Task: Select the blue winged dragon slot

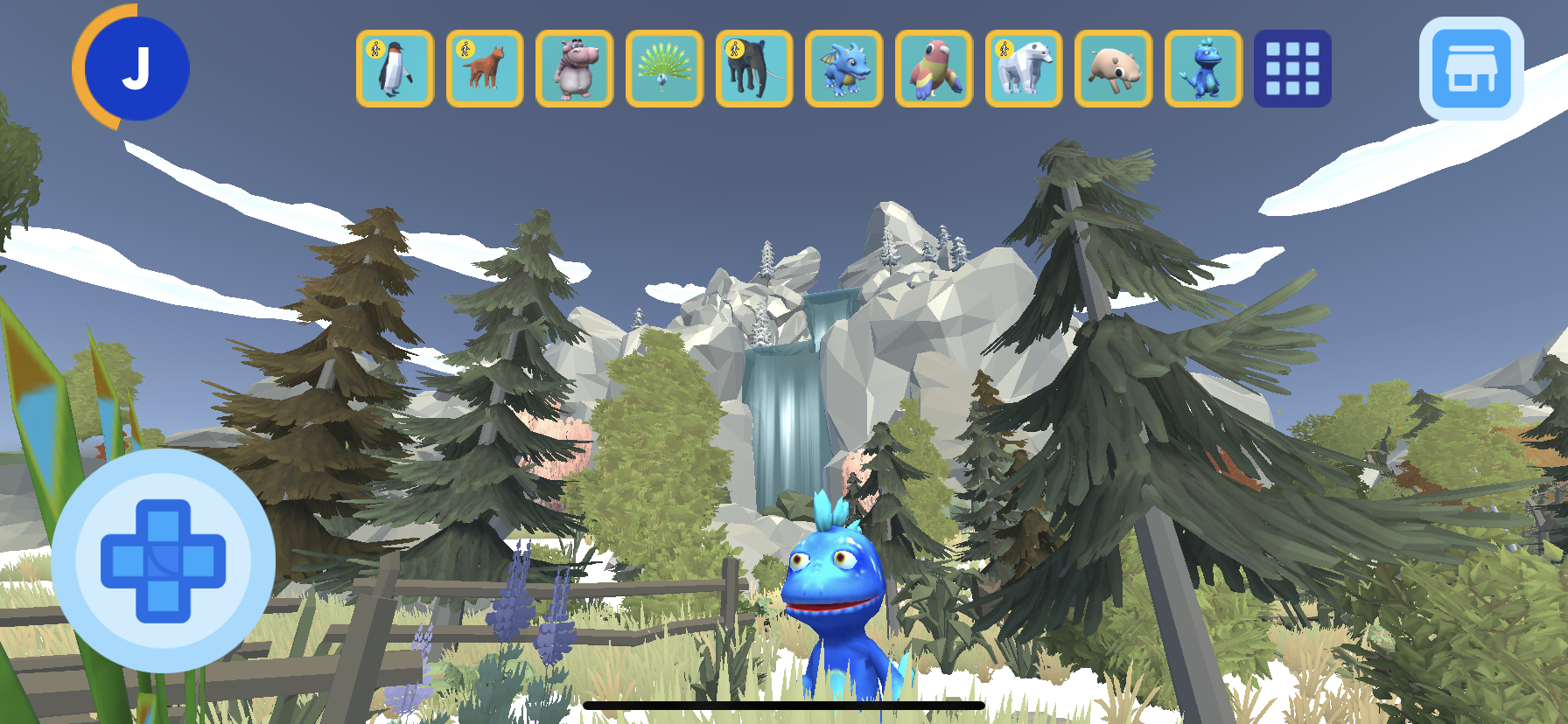Action: (843, 69)
